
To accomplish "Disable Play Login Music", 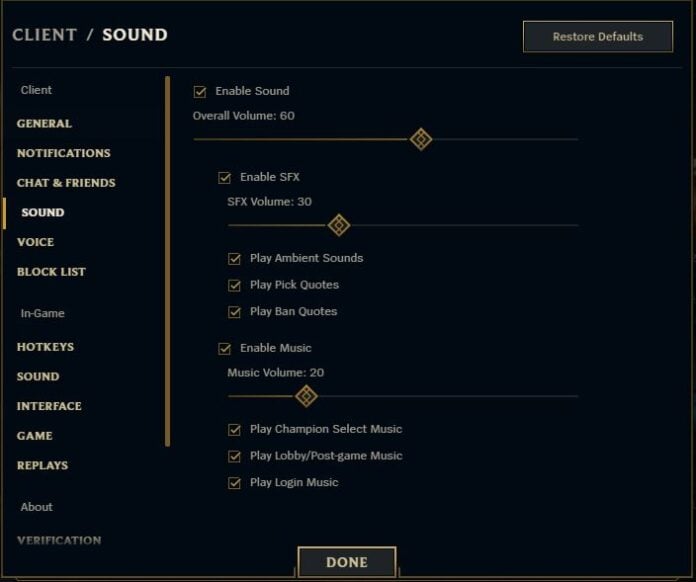I will (x=235, y=483).
